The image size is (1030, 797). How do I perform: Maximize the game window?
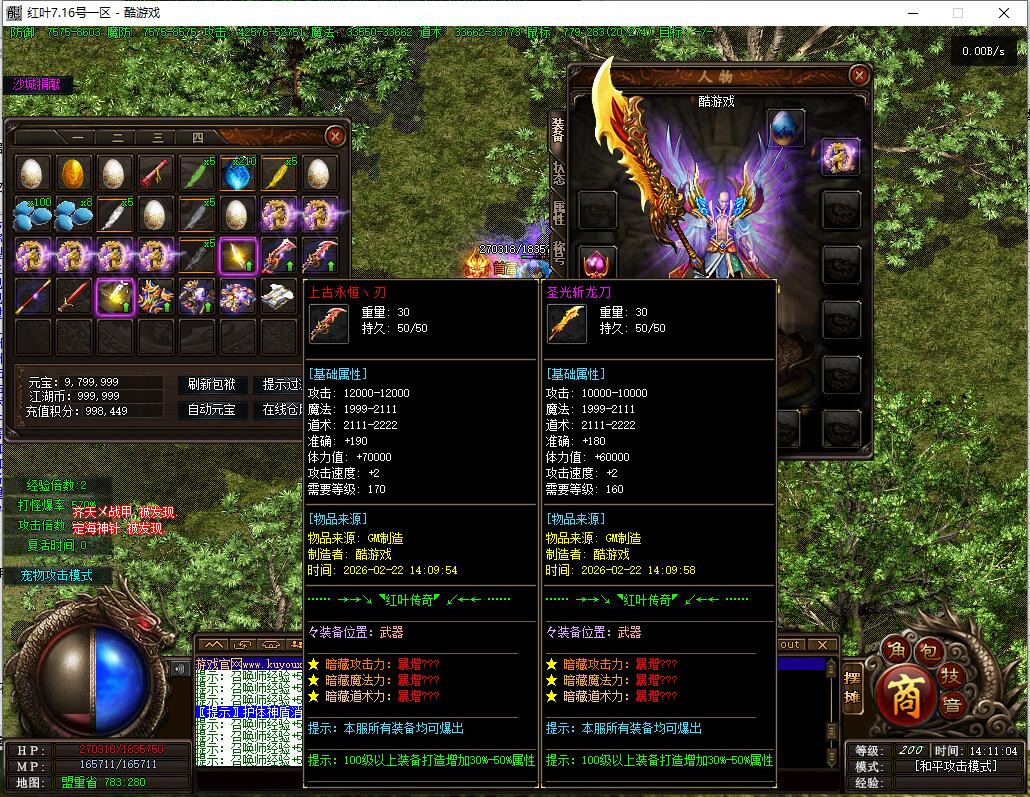coord(957,13)
